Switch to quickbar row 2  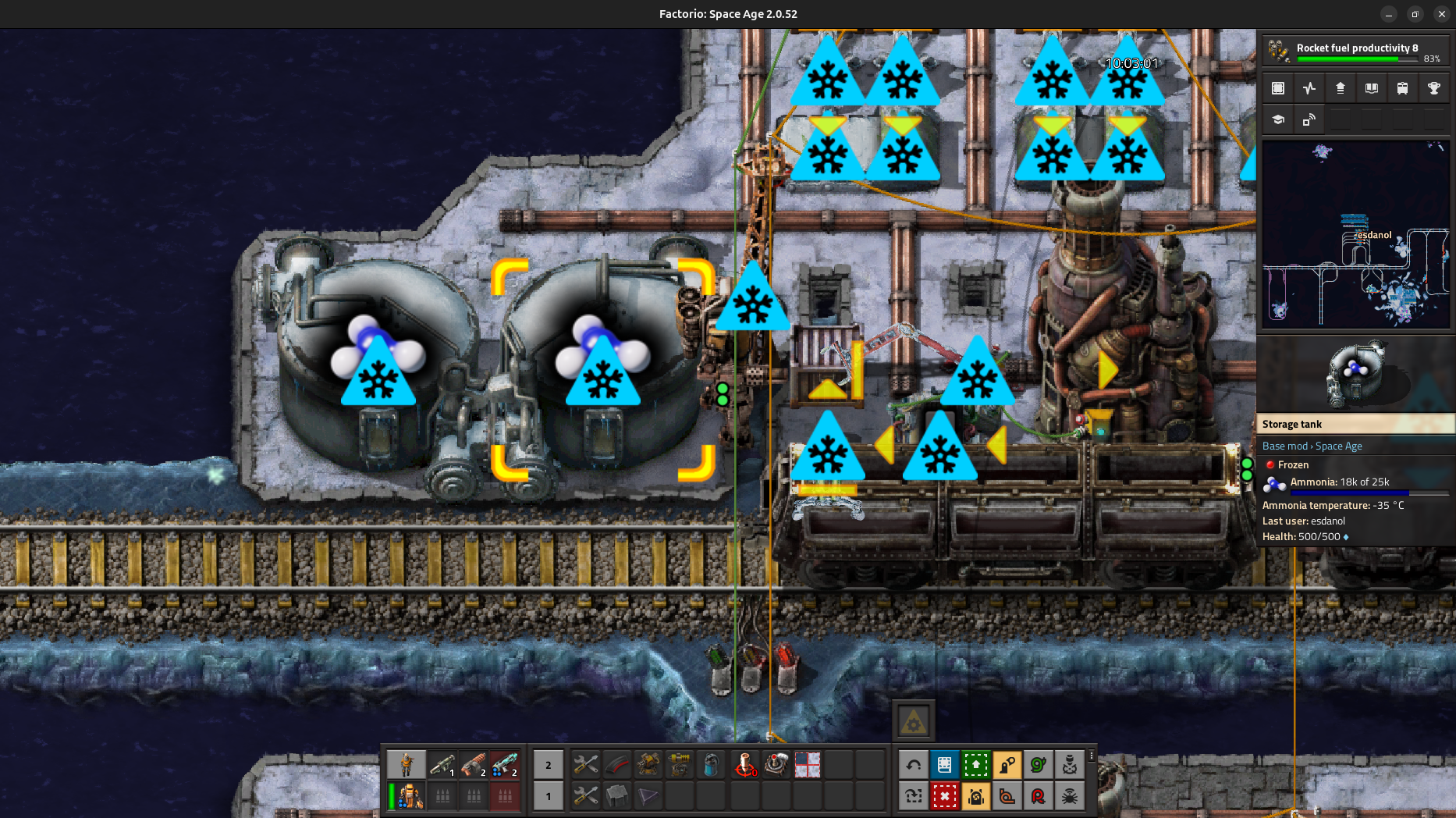[549, 765]
